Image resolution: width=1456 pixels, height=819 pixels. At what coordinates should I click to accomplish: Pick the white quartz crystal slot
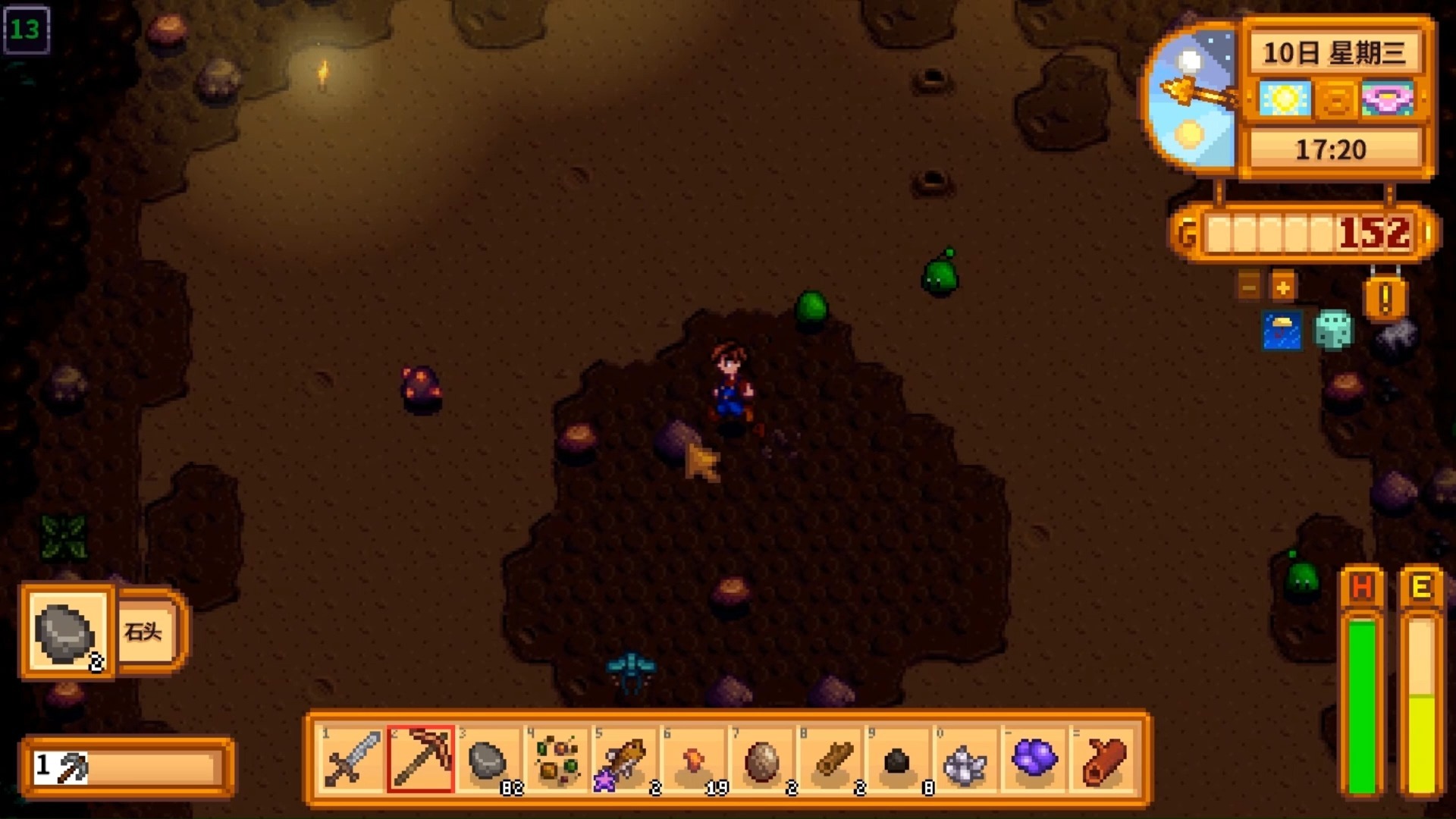coord(966,760)
